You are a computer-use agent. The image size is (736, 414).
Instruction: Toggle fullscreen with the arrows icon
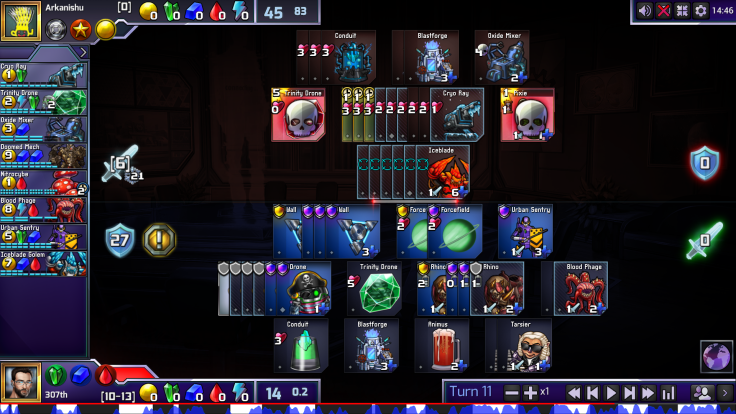682,10
